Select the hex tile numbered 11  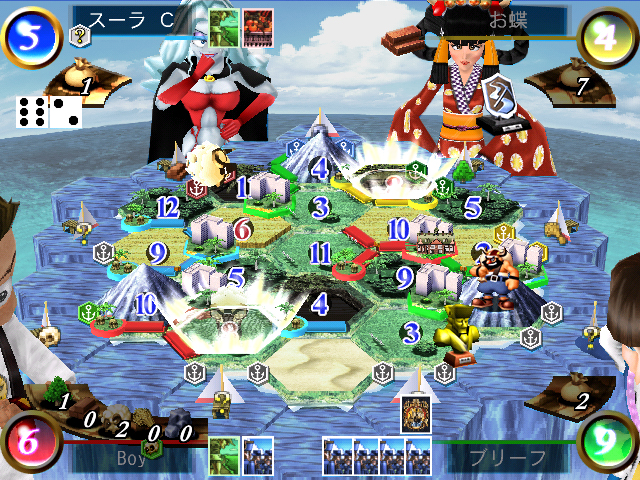coord(320,252)
